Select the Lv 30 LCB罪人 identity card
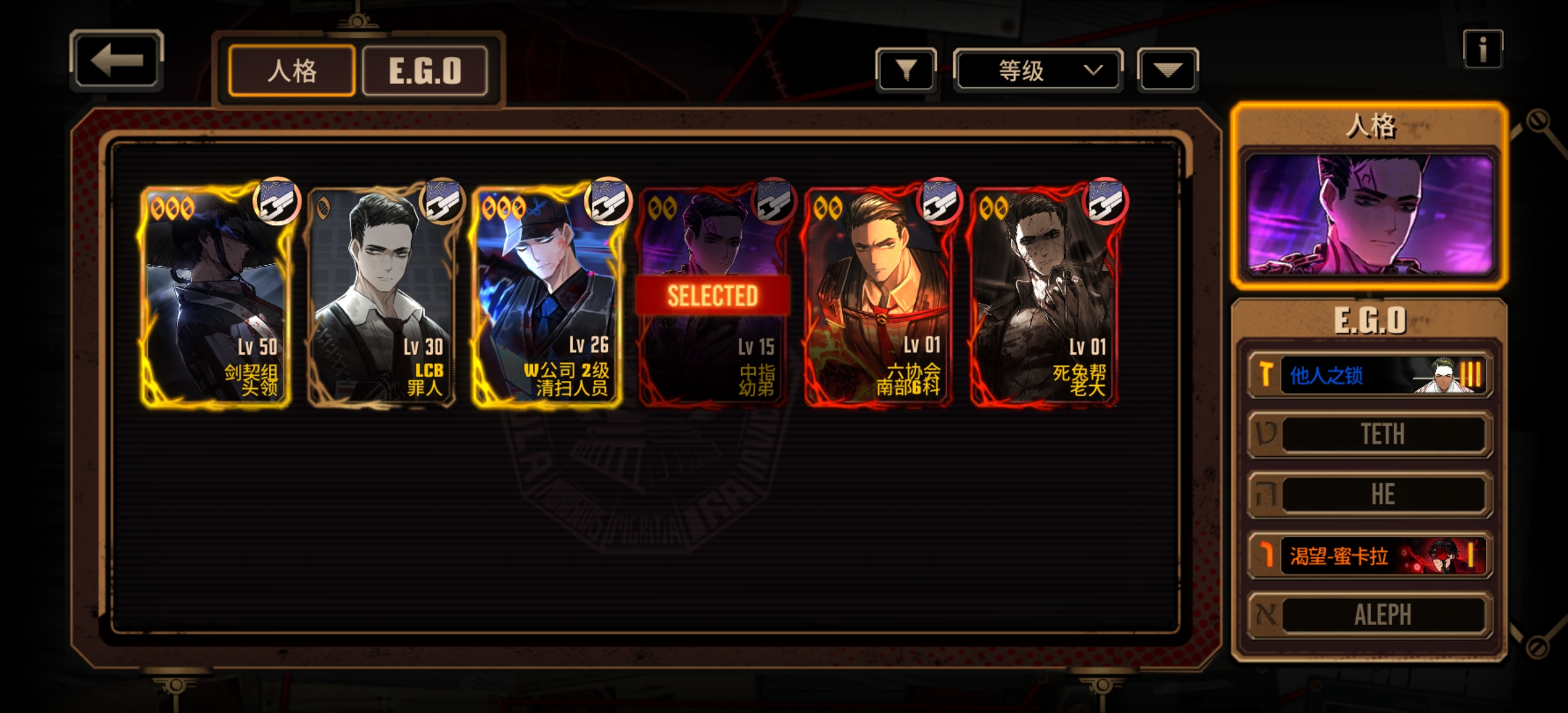Screen dimensions: 1568x713 pos(381,295)
